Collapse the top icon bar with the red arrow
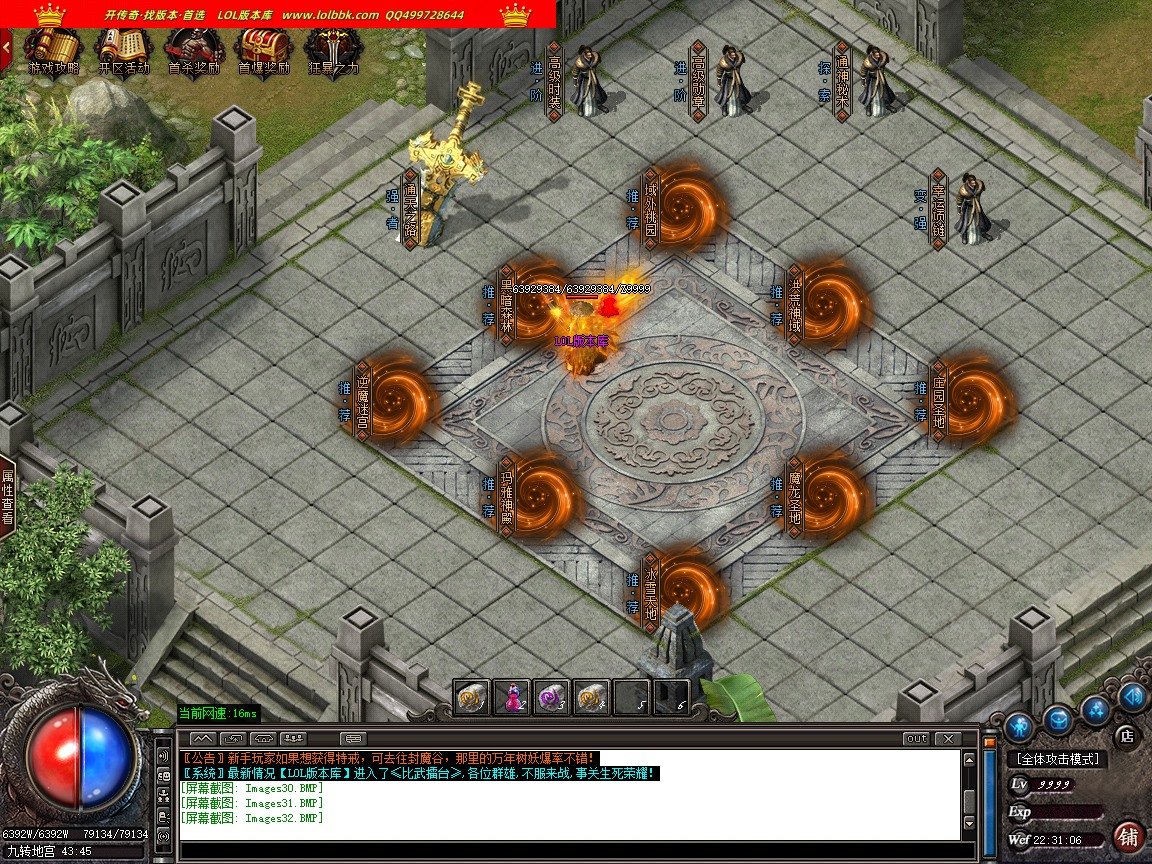The height and width of the screenshot is (864, 1152). (6, 45)
